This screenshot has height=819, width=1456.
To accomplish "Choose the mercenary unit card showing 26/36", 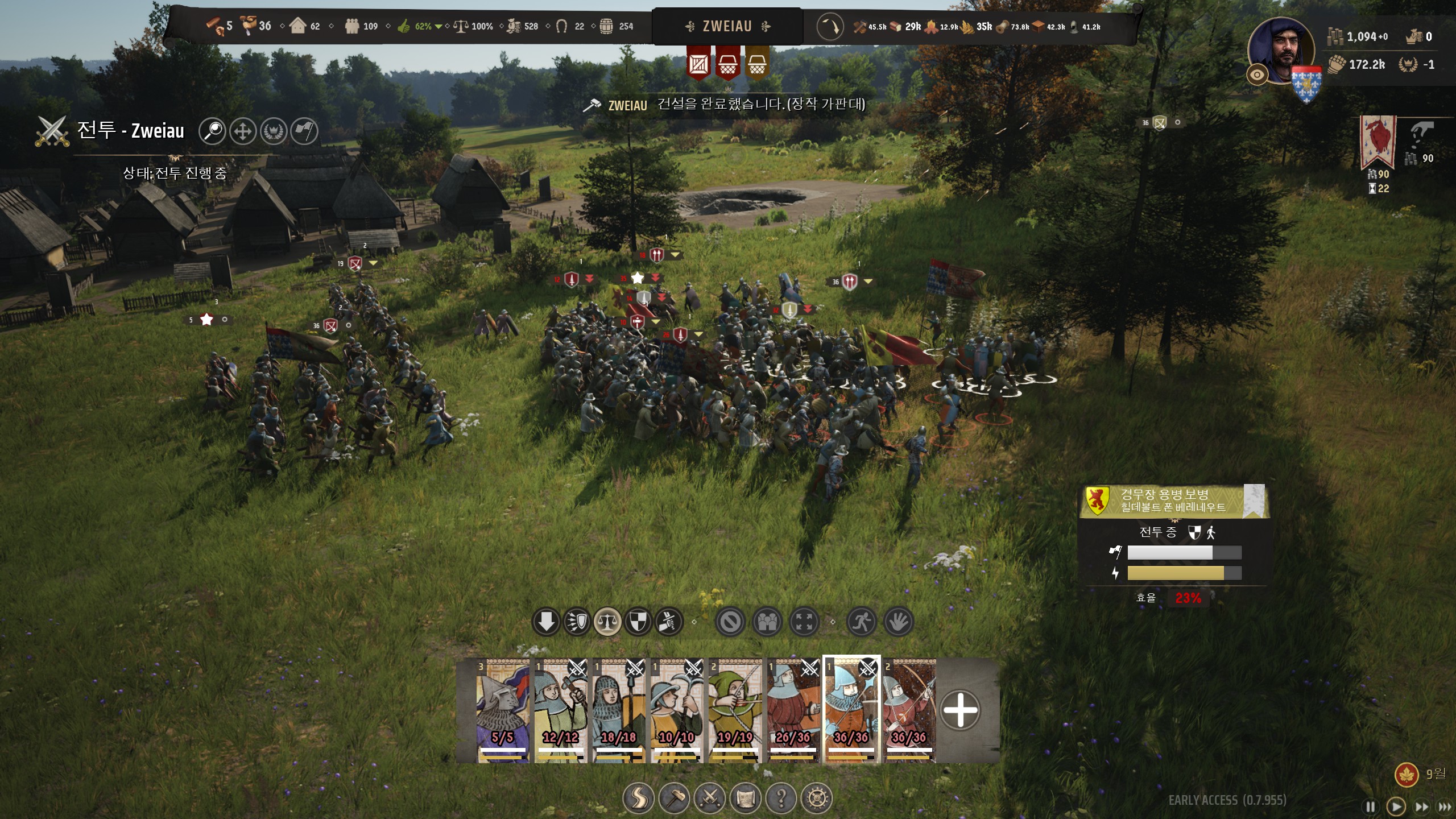I will click(x=793, y=710).
